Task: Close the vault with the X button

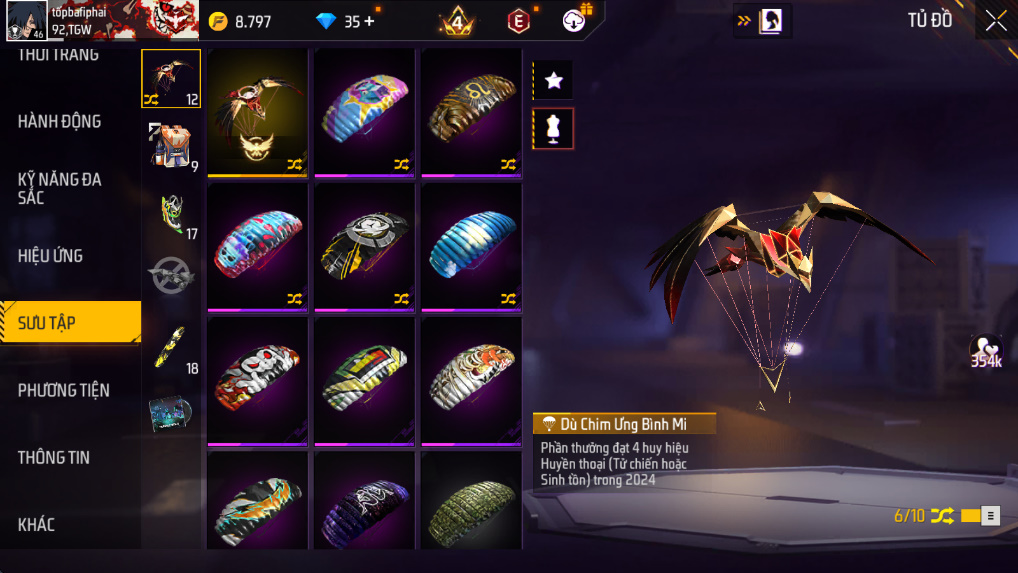Action: [996, 21]
